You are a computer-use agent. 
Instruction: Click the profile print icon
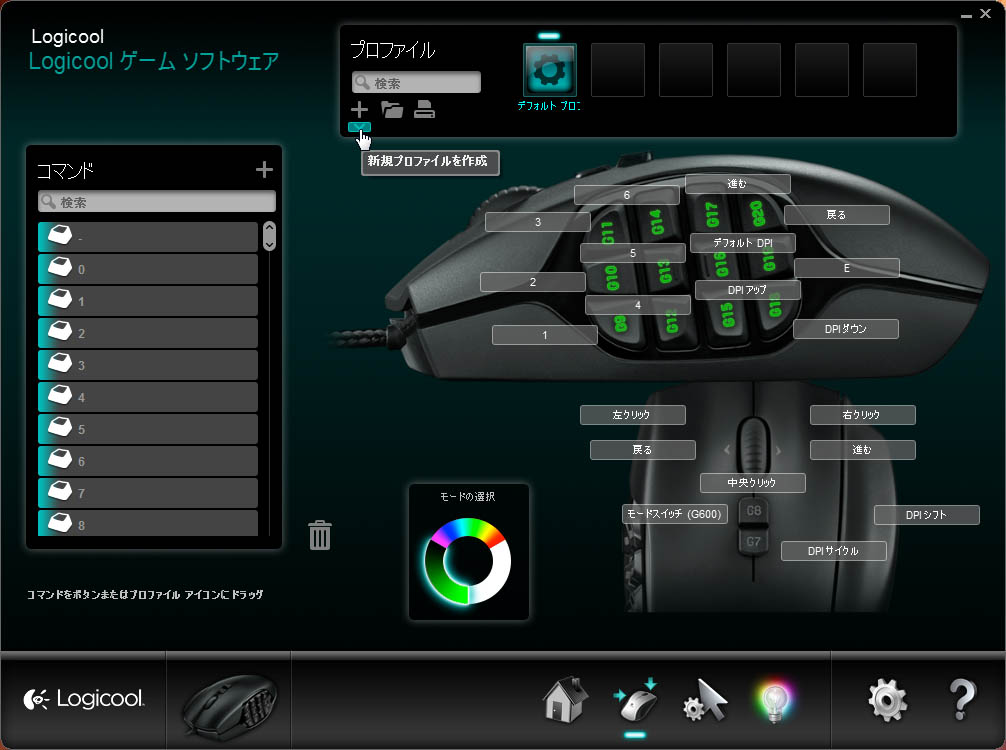pos(424,110)
